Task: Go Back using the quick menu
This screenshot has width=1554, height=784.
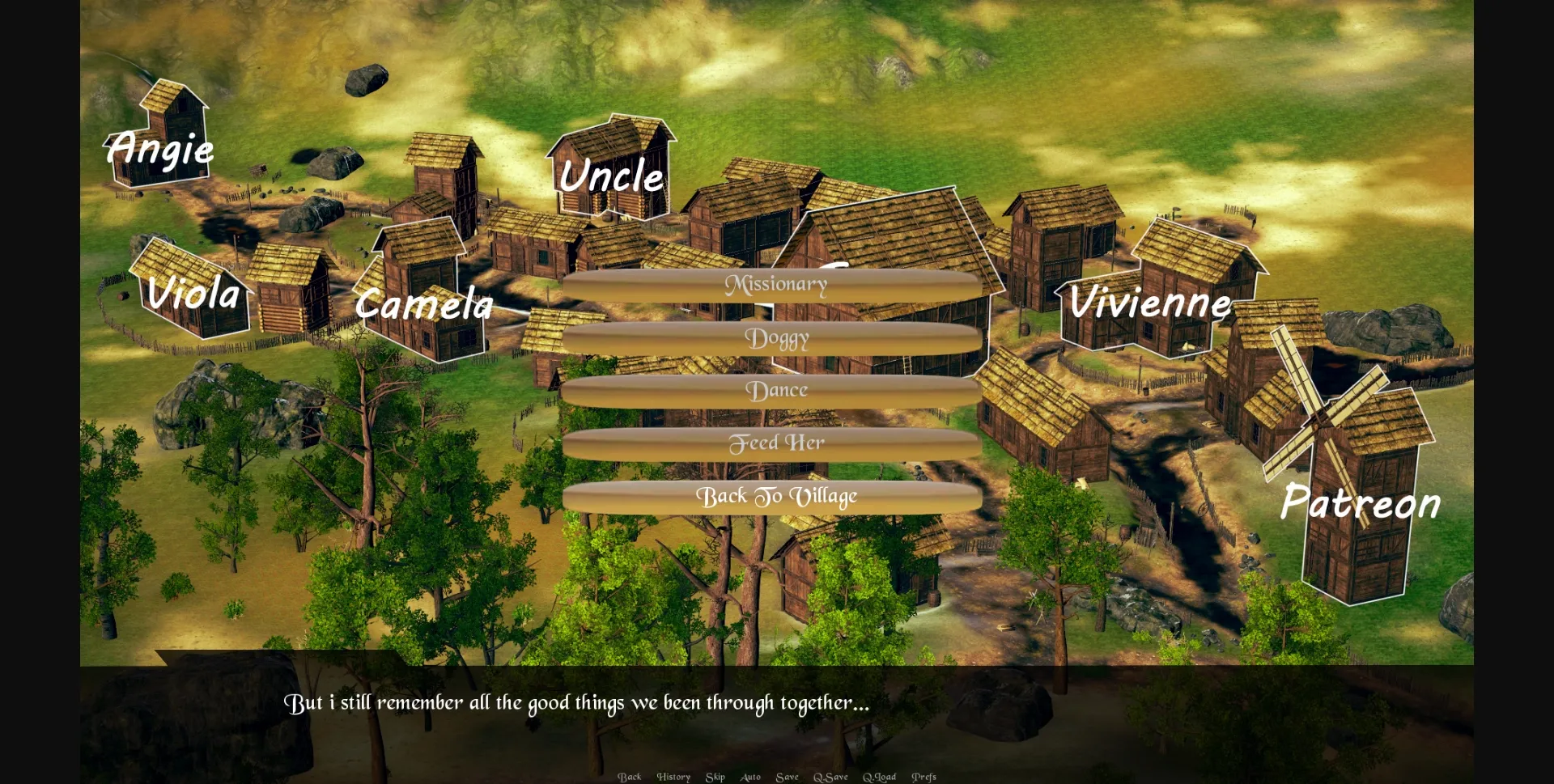Action: (x=630, y=776)
